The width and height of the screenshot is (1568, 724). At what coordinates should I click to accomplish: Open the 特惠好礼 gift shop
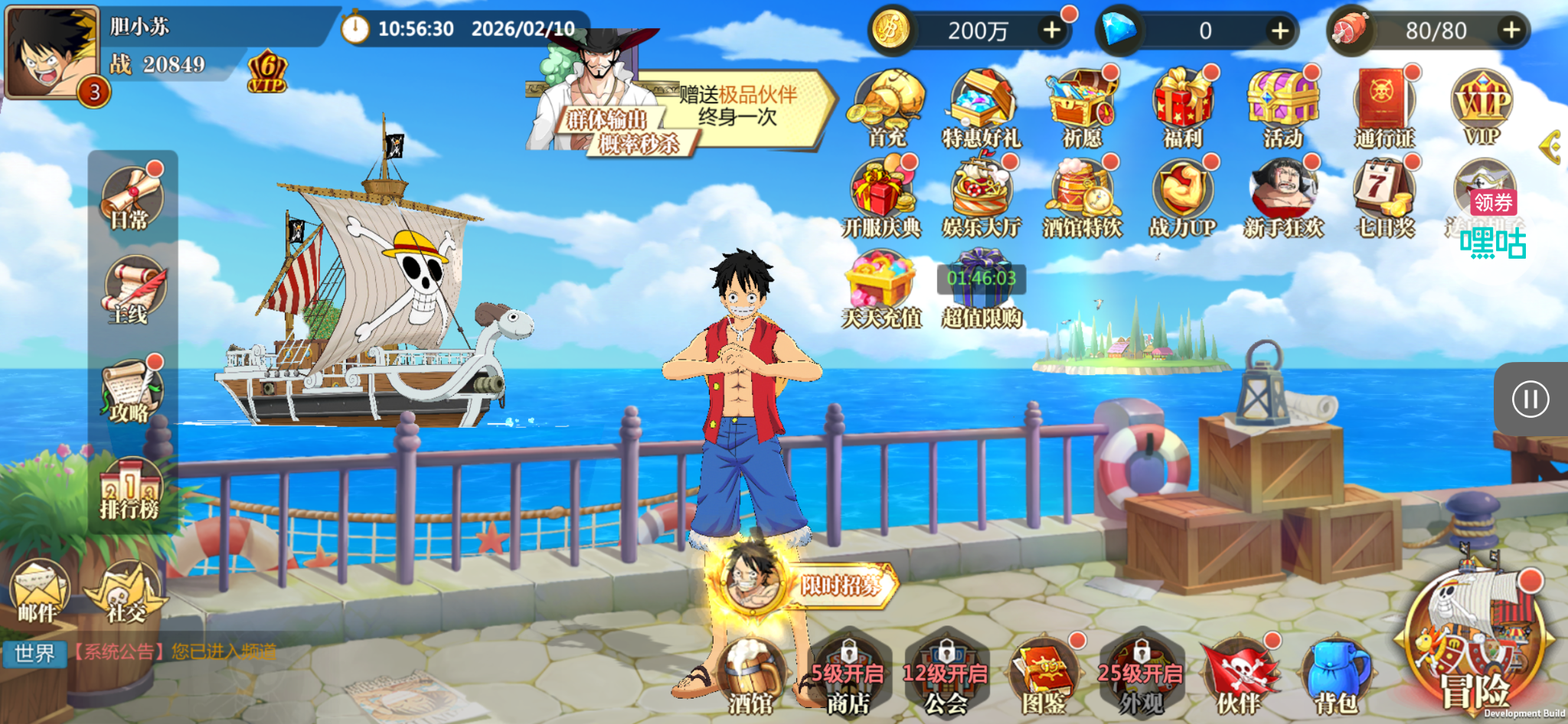tap(982, 107)
